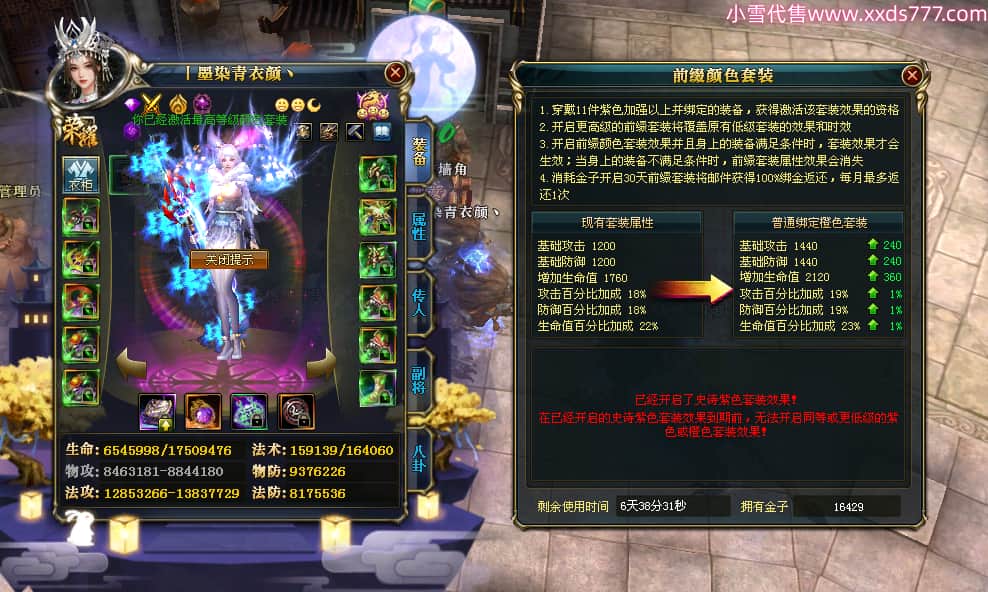Image resolution: width=988 pixels, height=592 pixels.
Task: Select the slot with the yellow upgrade arrow
Action: point(157,412)
